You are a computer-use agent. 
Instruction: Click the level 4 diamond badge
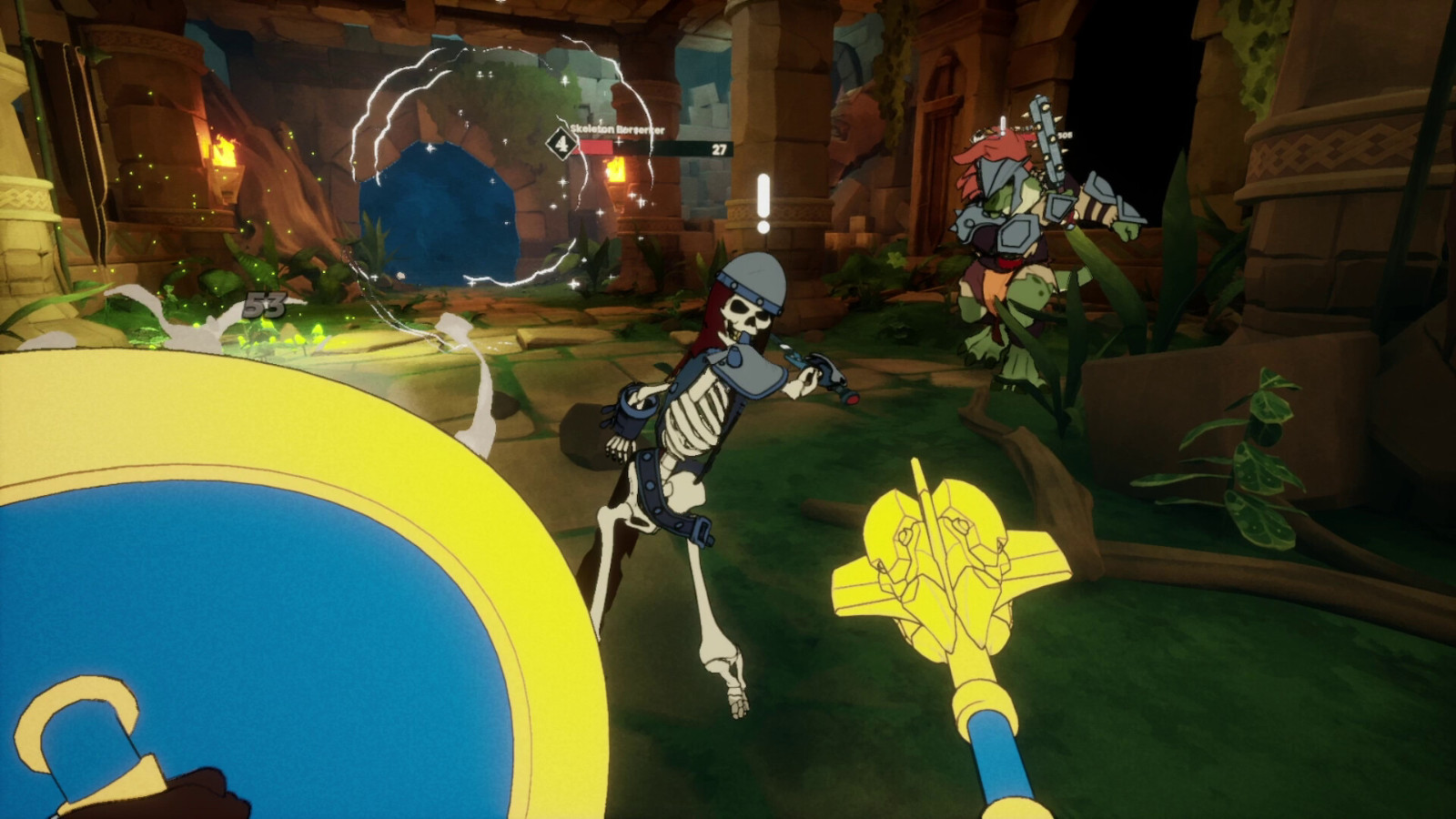tap(561, 144)
